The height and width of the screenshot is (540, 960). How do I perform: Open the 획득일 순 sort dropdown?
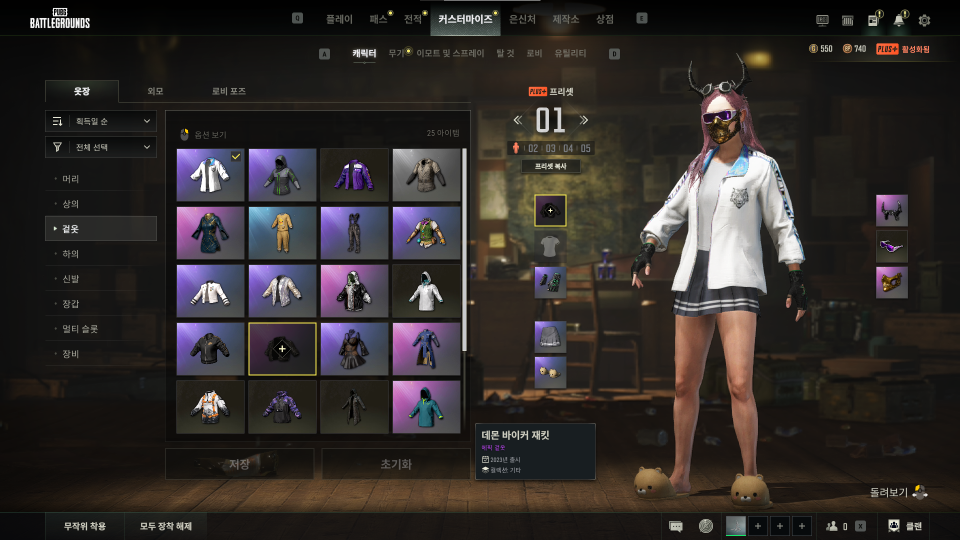point(101,121)
